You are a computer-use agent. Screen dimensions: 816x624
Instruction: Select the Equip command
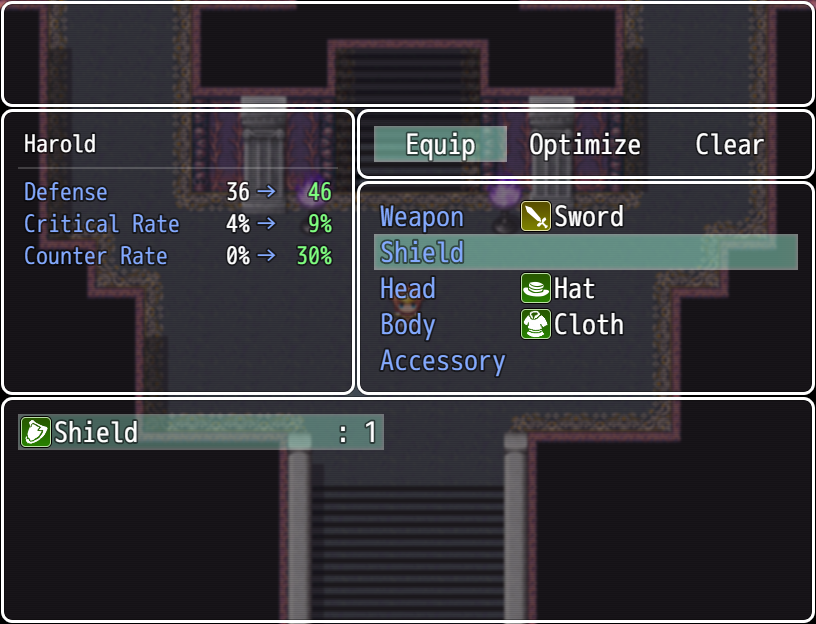(x=440, y=145)
